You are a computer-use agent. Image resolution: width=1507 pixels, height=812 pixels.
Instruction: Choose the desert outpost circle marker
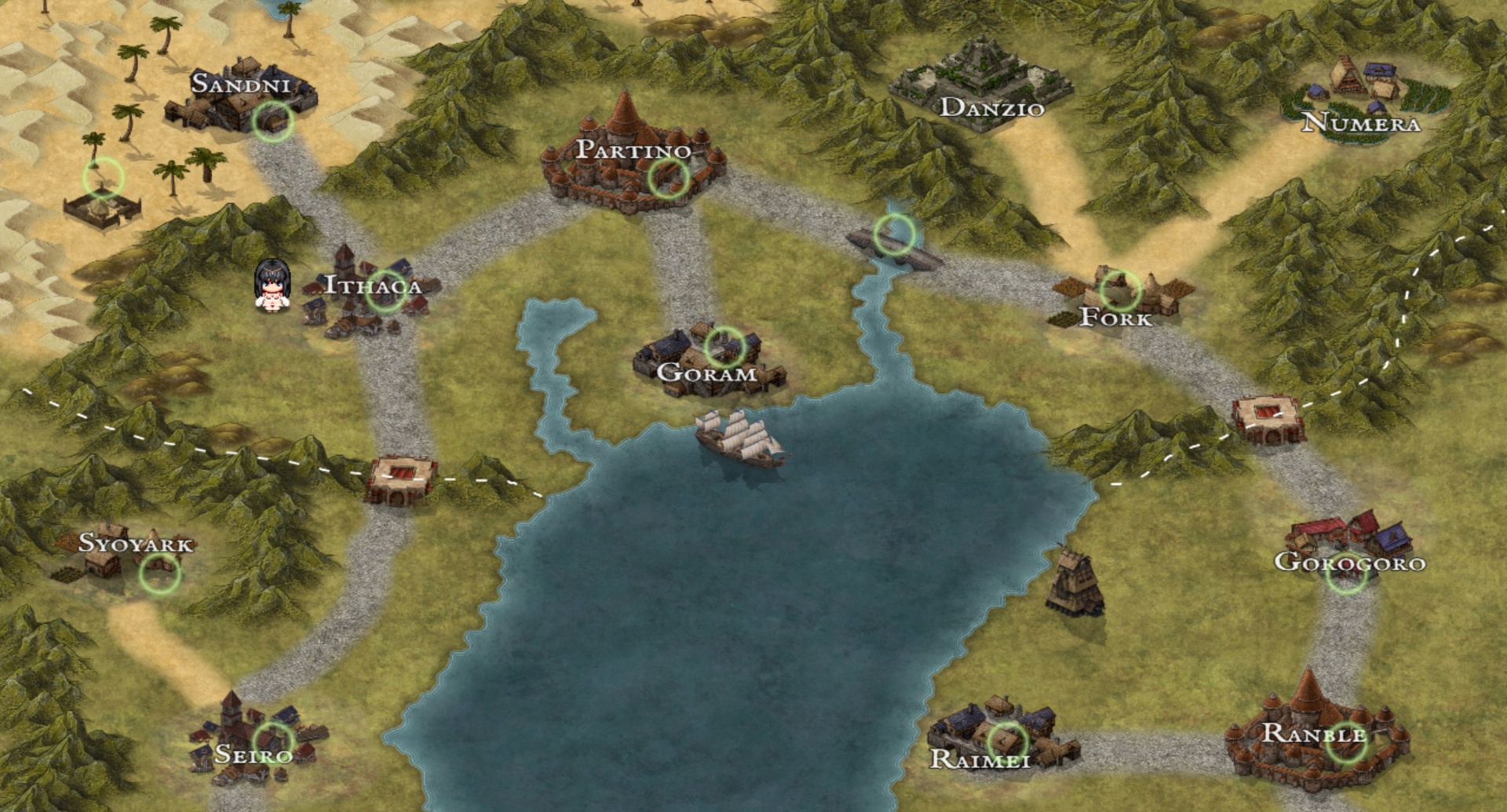(104, 178)
